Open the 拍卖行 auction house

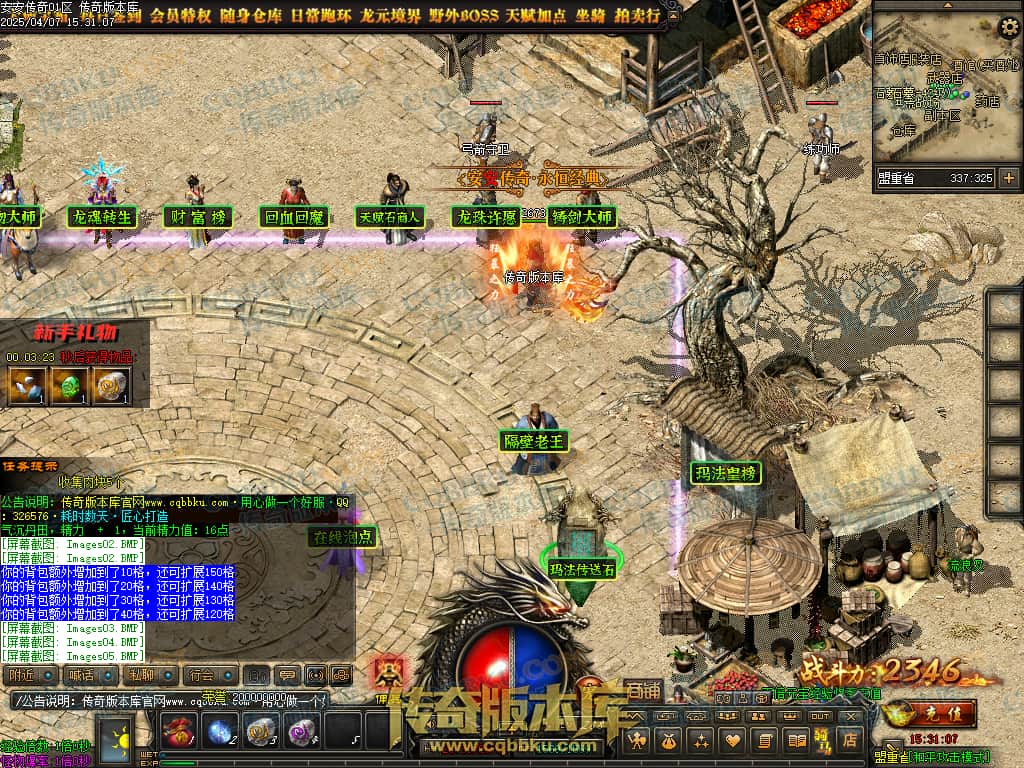[x=639, y=15]
